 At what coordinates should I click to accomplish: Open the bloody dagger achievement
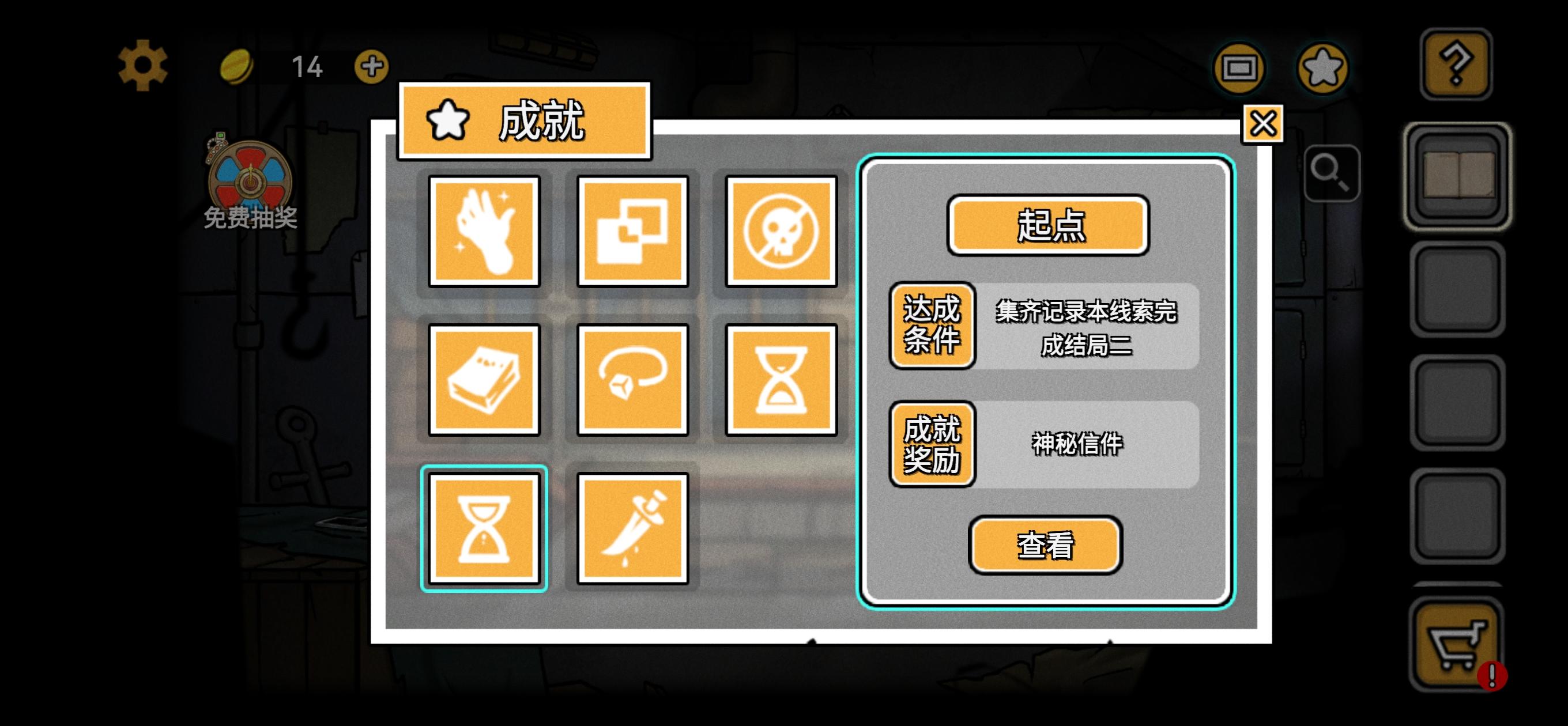pyautogui.click(x=633, y=528)
